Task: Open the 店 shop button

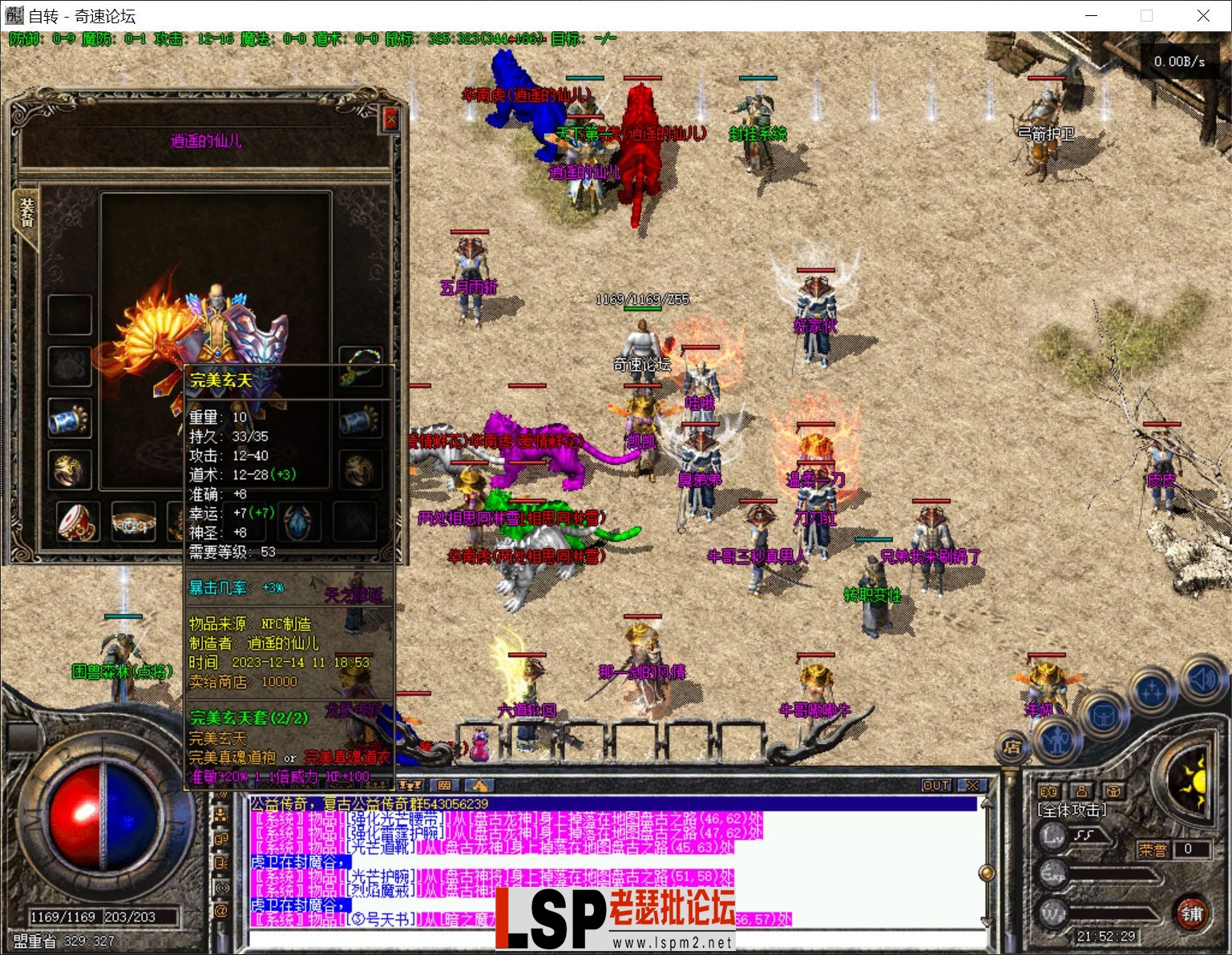Action: click(1012, 747)
